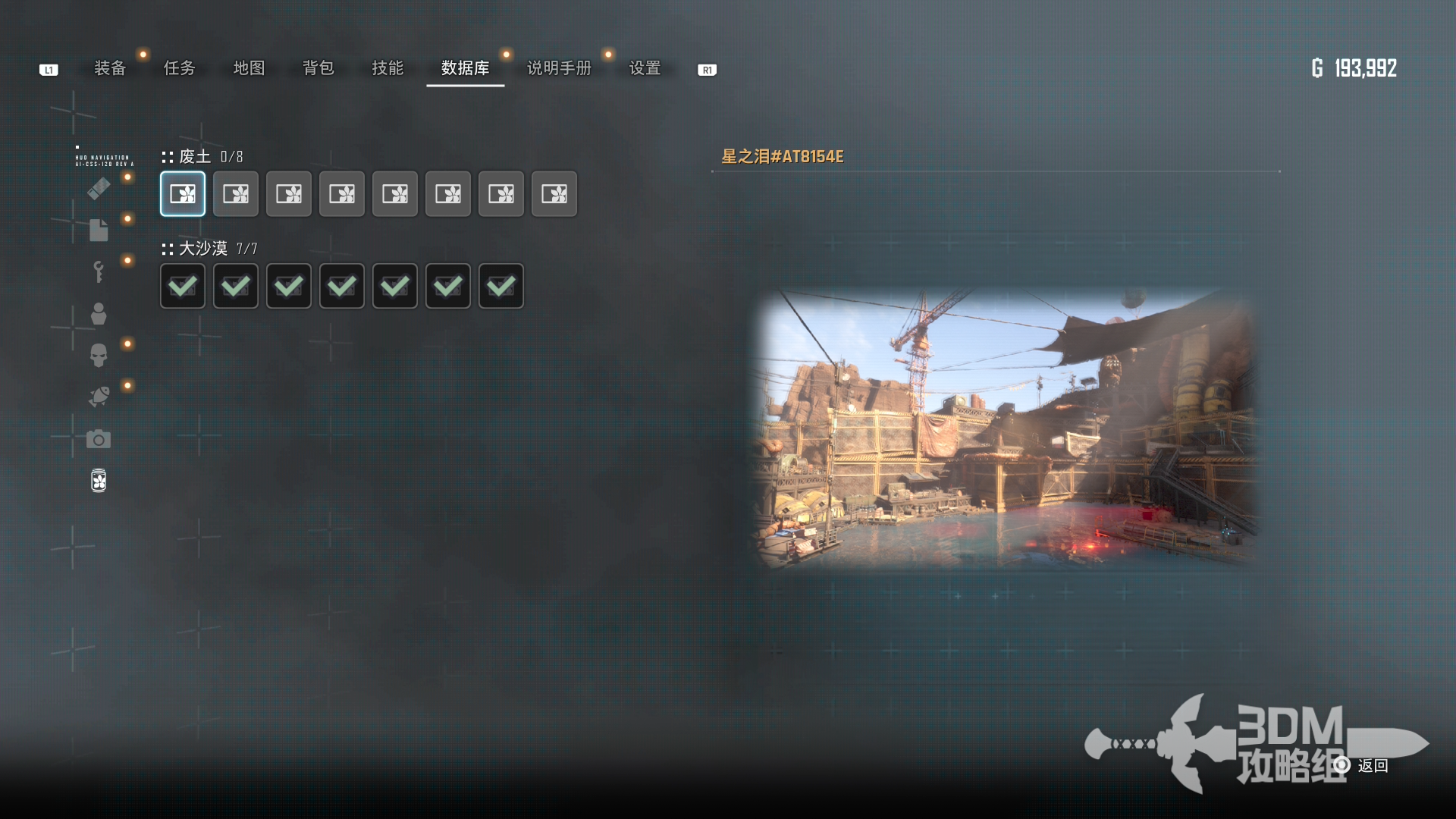Open the 任务 quests tab
The height and width of the screenshot is (819, 1456).
[180, 68]
